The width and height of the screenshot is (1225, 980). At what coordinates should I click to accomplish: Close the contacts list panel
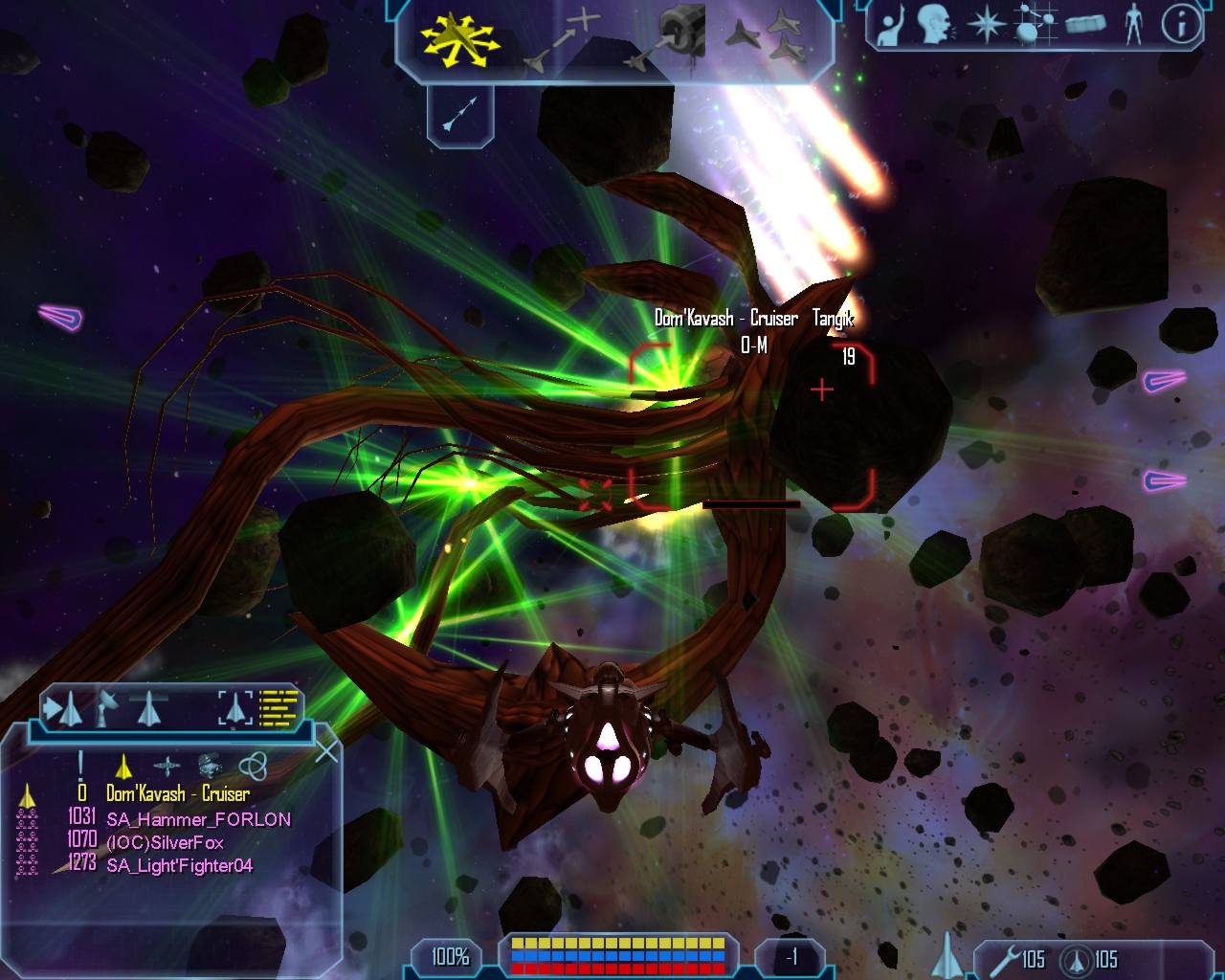[326, 752]
